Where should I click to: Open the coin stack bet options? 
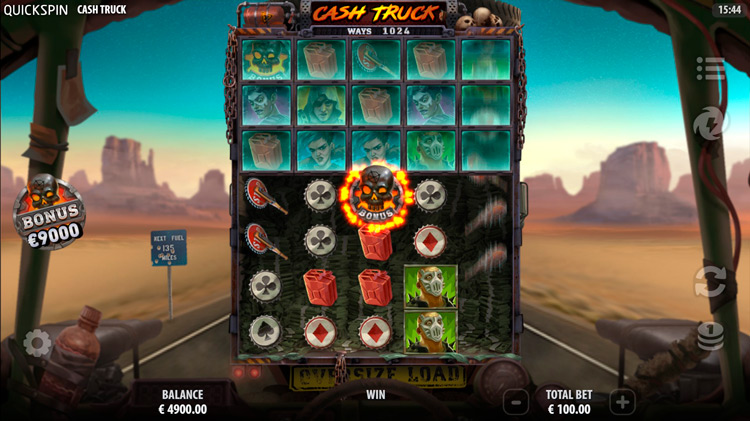710,336
